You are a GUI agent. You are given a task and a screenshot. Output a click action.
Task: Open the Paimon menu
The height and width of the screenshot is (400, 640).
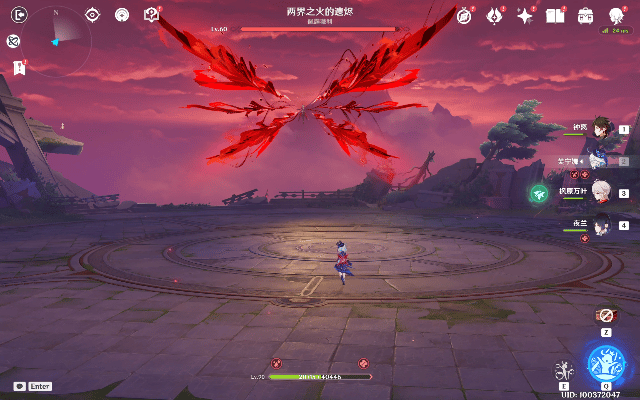(617, 14)
